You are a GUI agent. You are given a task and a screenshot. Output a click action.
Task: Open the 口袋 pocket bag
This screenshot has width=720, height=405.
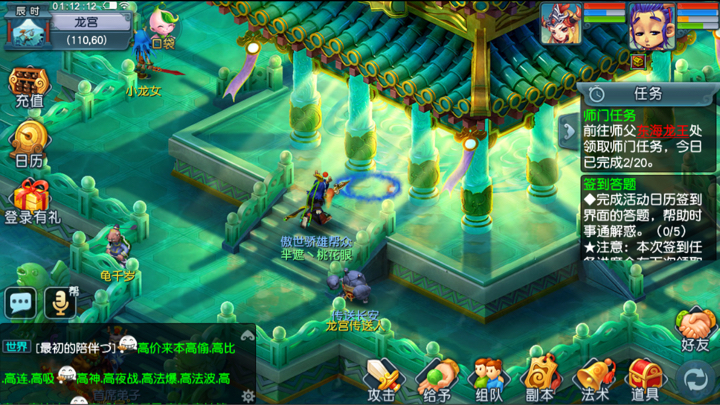(x=162, y=27)
